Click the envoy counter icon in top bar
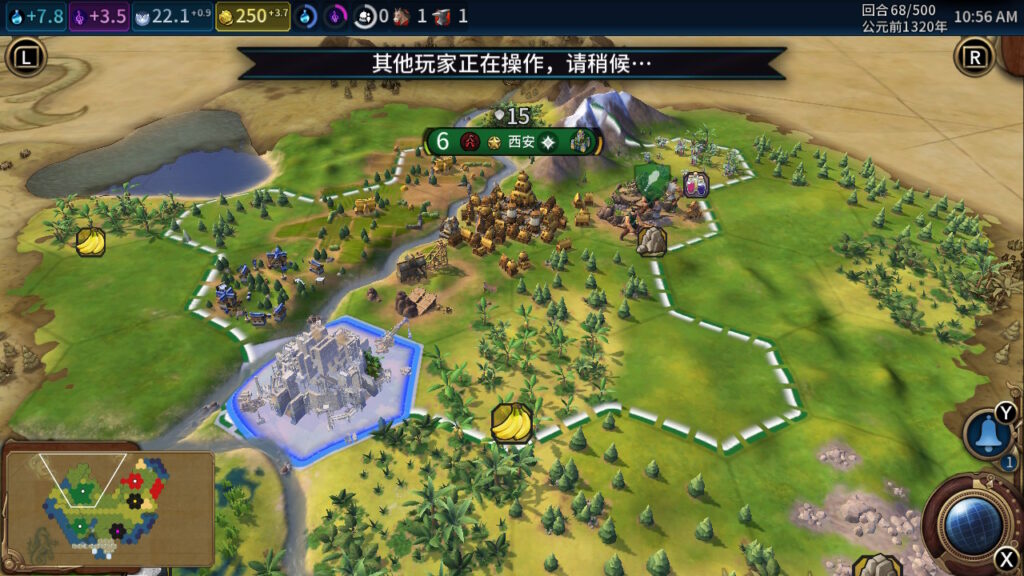The height and width of the screenshot is (576, 1024). point(366,16)
